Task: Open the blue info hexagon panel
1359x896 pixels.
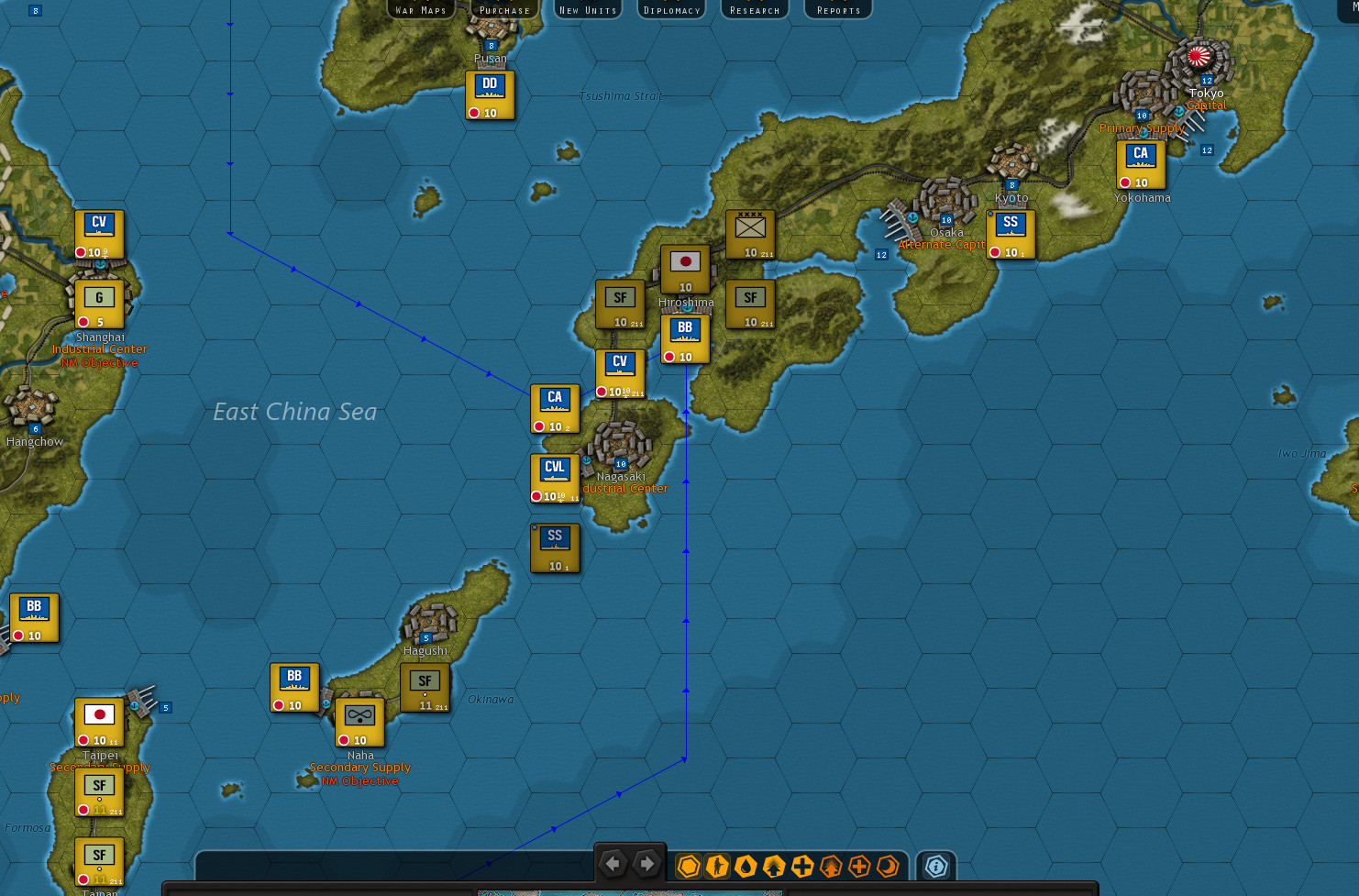Action: tap(935, 865)
